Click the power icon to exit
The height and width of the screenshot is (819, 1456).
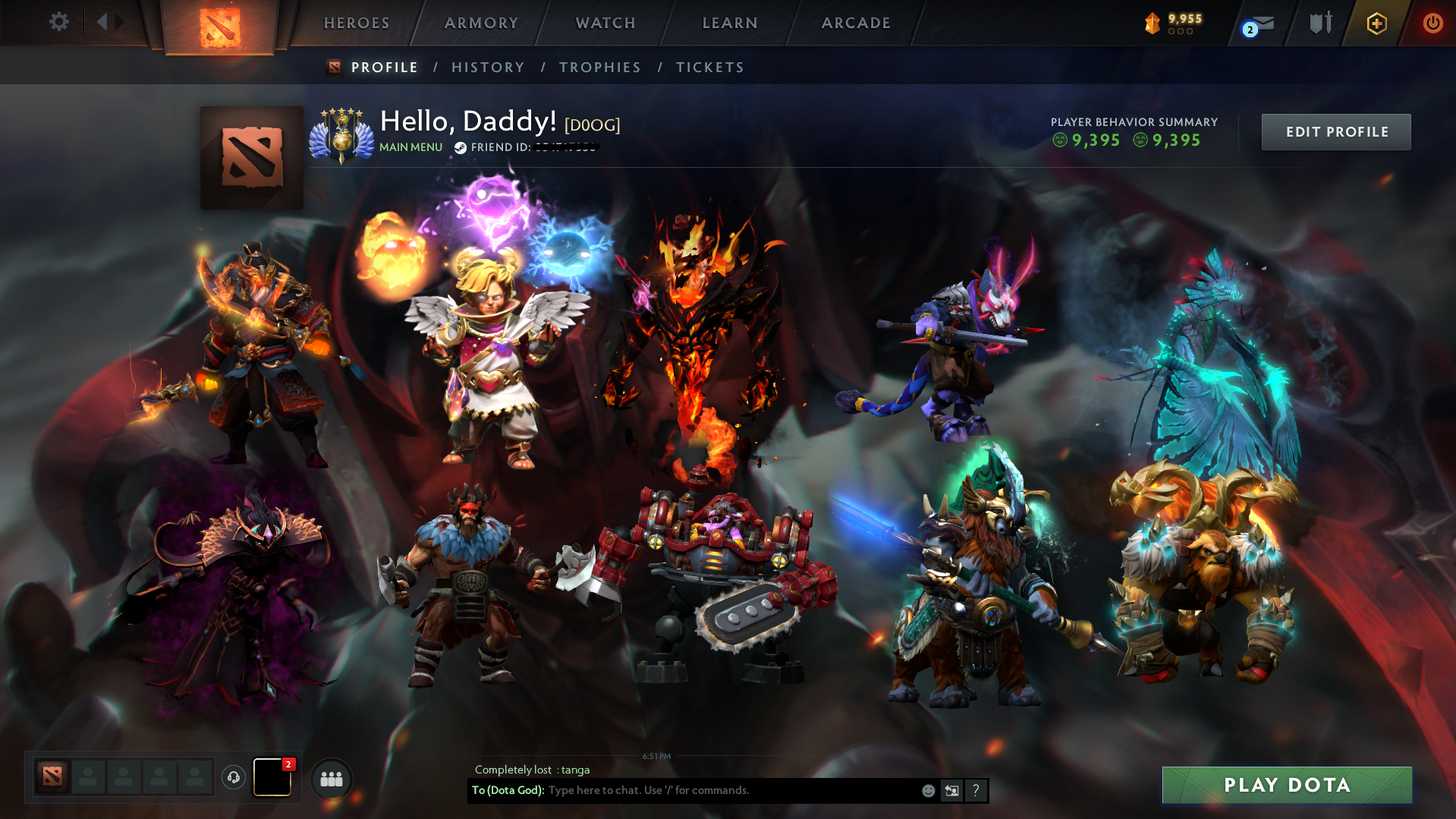pos(1432,23)
